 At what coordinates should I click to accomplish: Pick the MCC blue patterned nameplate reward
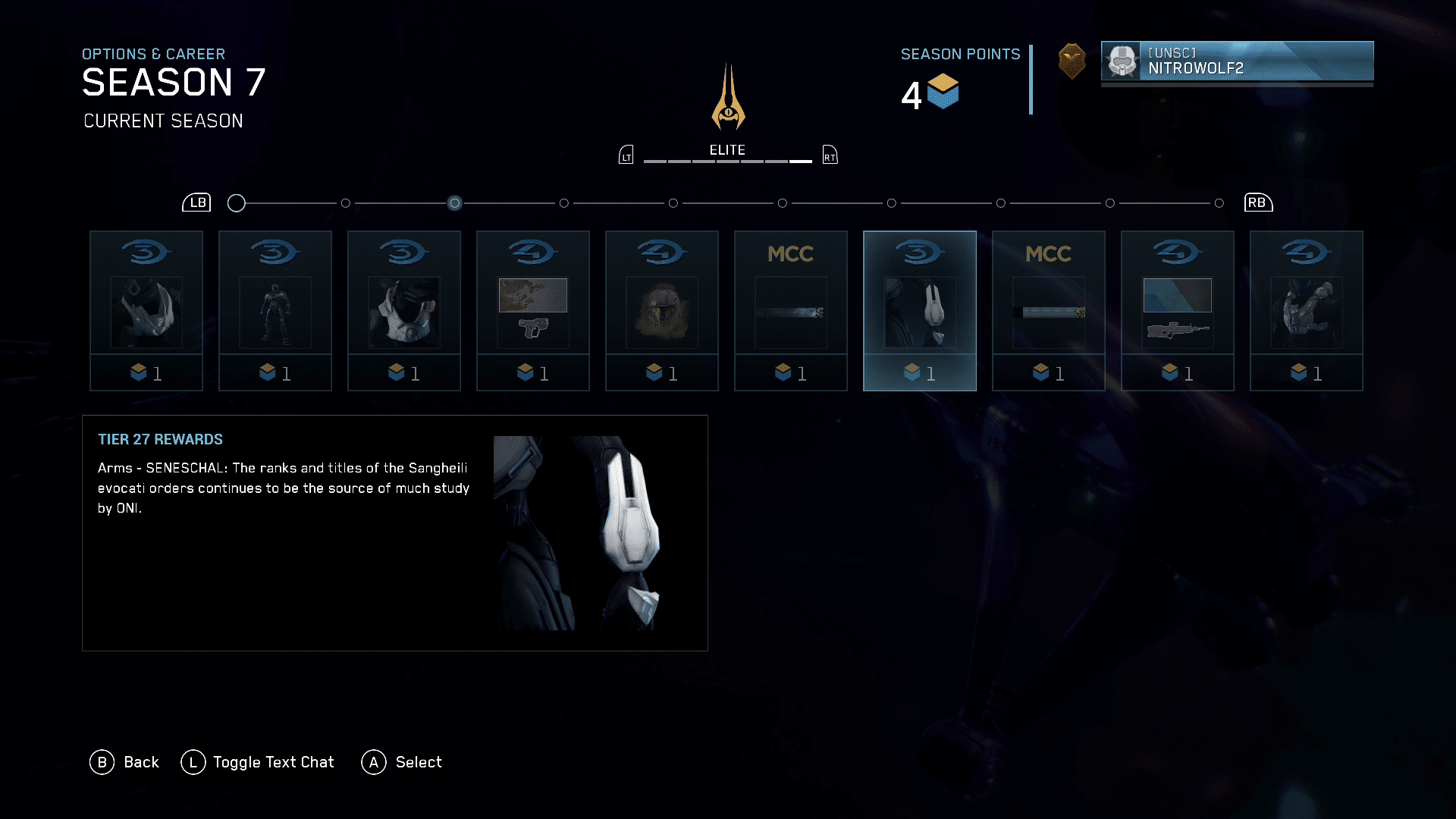[x=1049, y=311]
